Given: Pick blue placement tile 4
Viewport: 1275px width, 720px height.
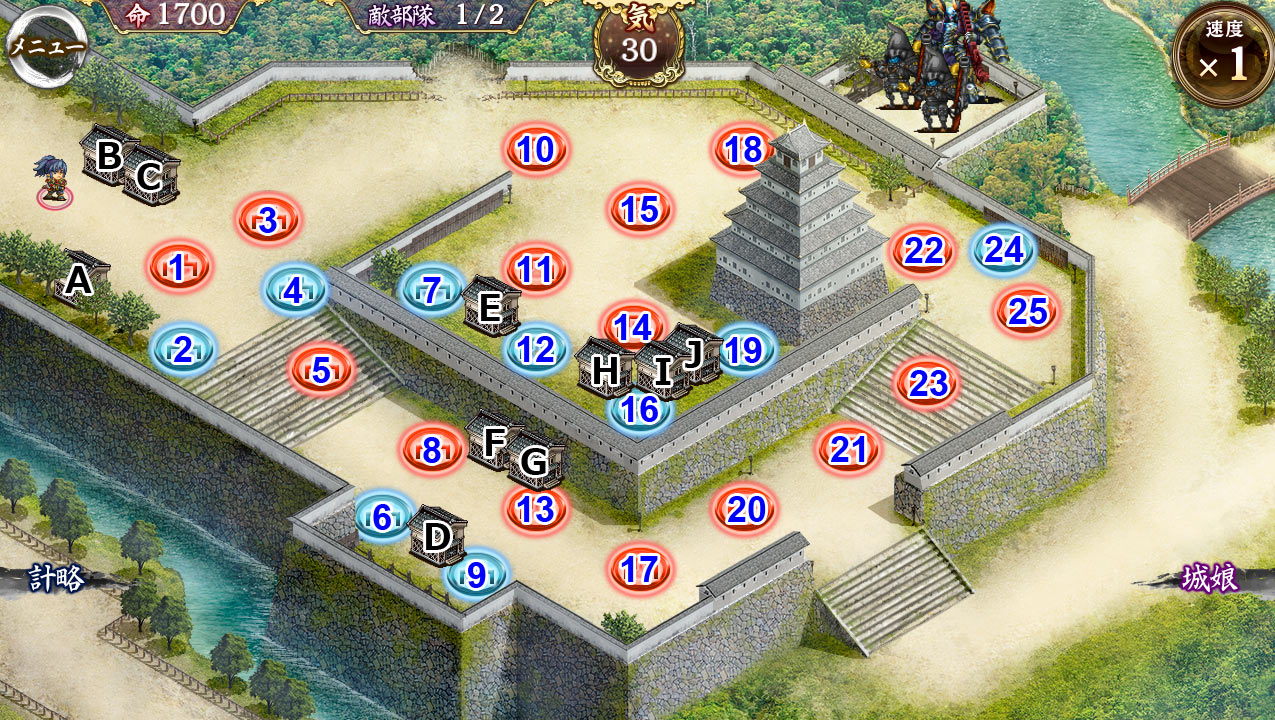Looking at the screenshot, I should click(294, 291).
